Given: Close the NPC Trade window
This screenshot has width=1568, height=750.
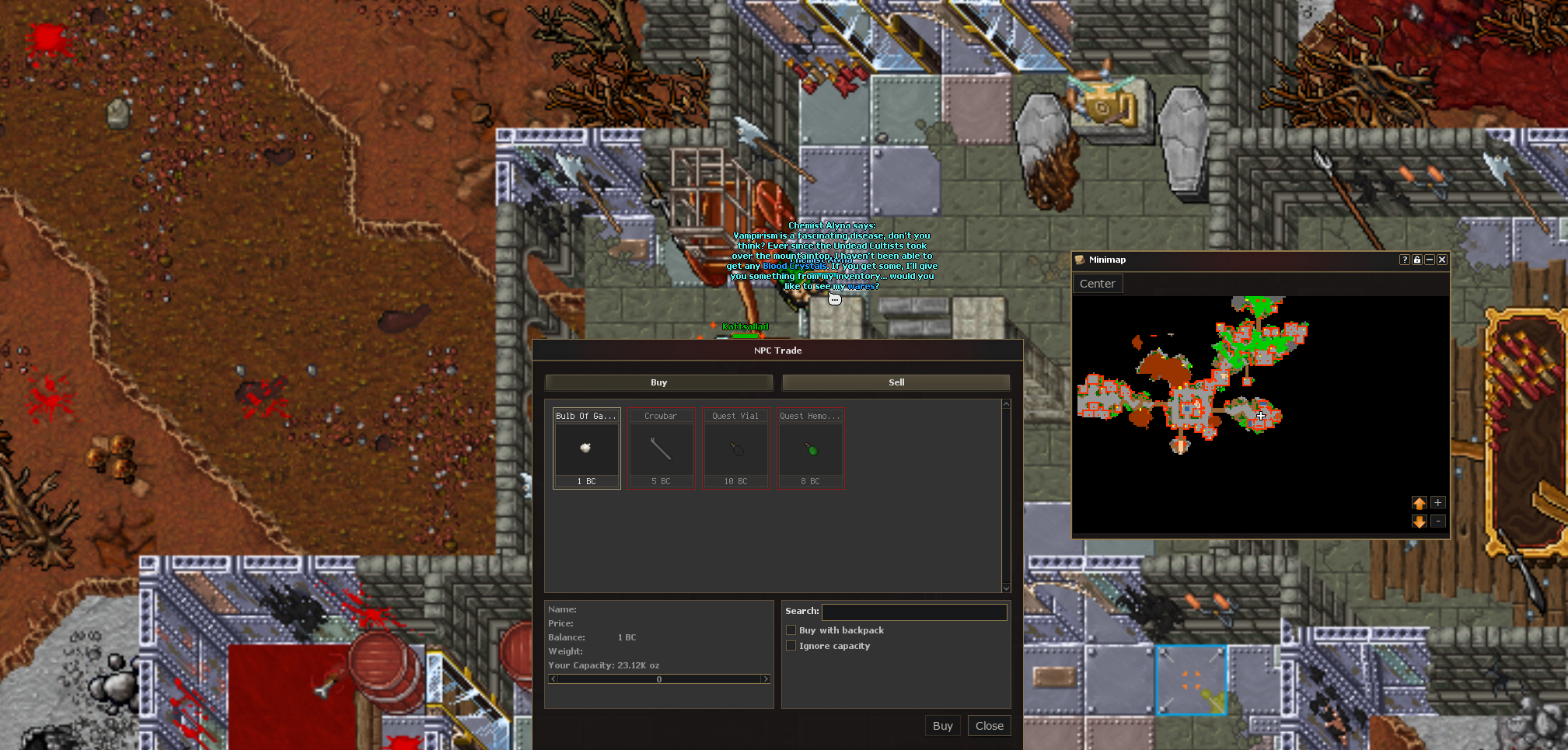Looking at the screenshot, I should tap(989, 726).
